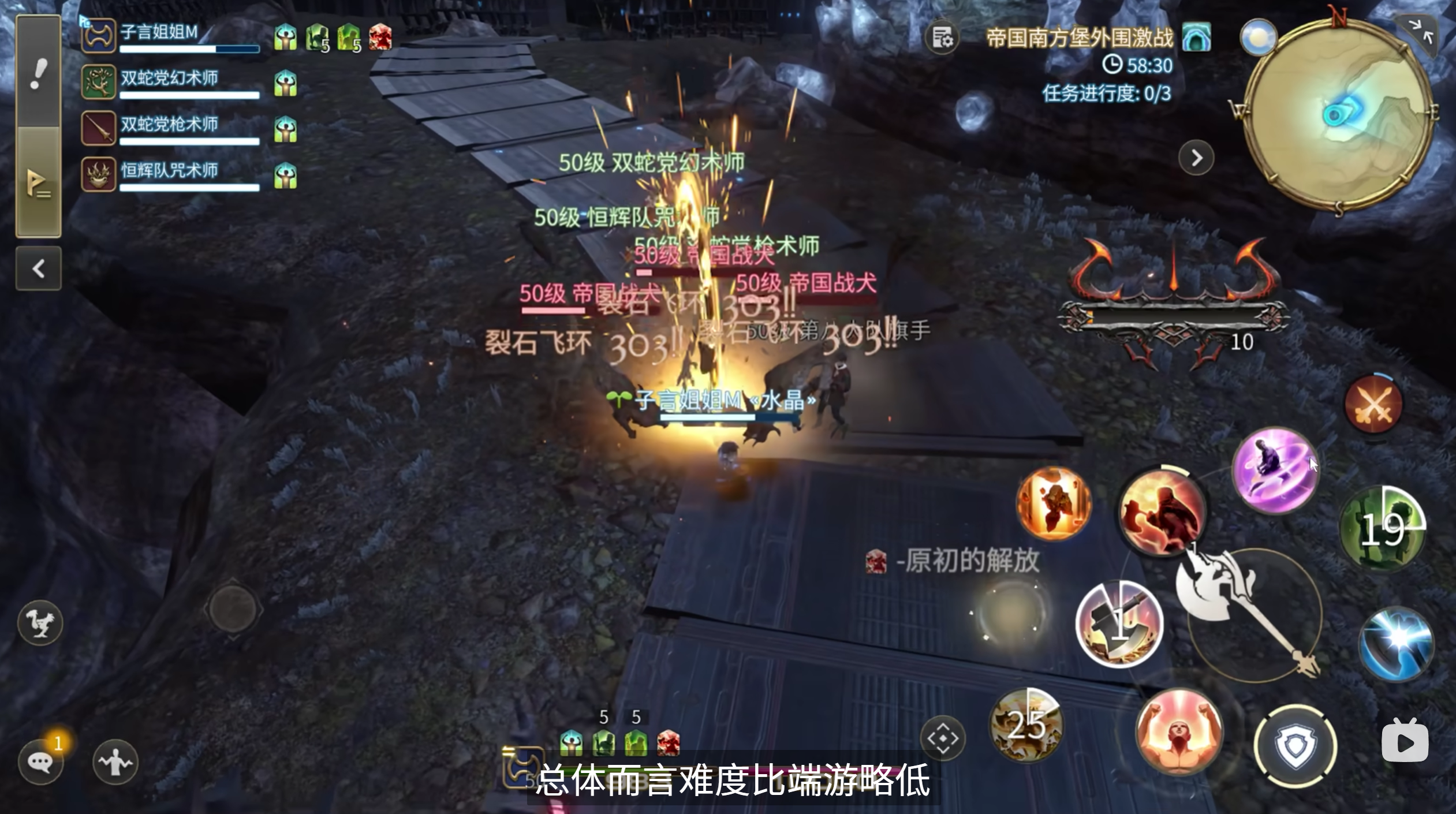Open the chocobo mount button
The image size is (1456, 814).
click(40, 623)
